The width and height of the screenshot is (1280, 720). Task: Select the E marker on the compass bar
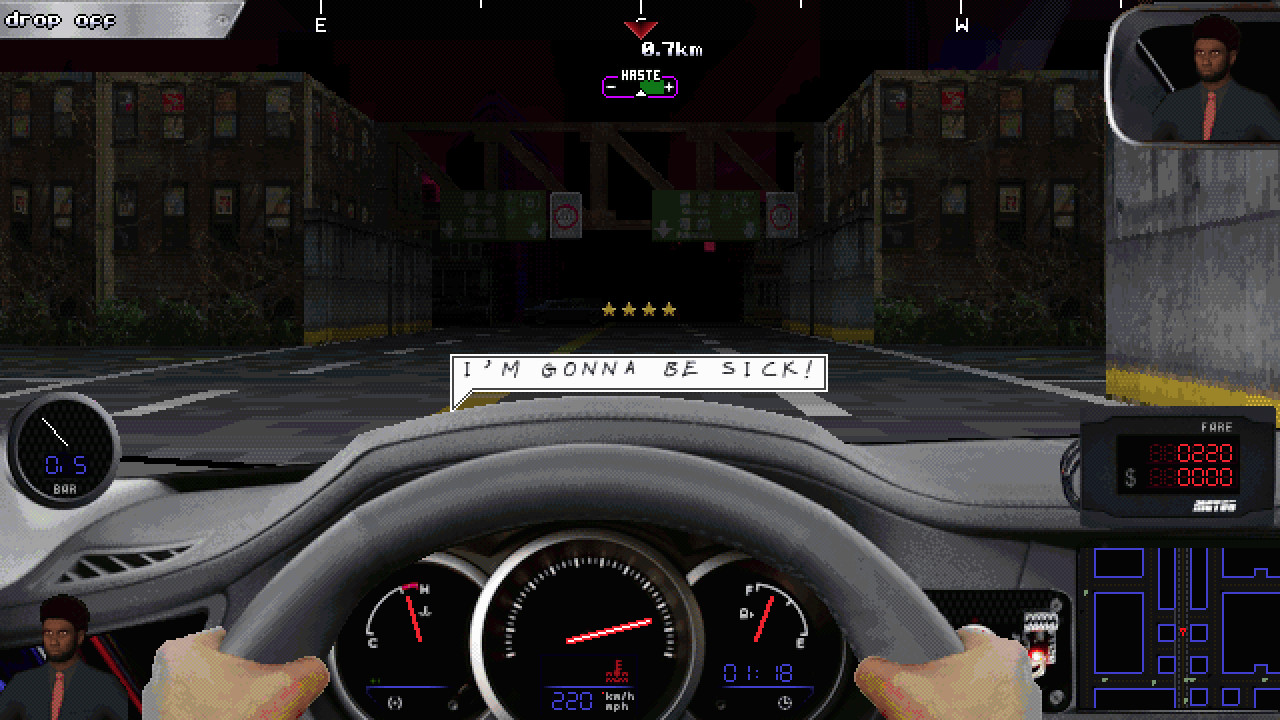click(x=321, y=23)
